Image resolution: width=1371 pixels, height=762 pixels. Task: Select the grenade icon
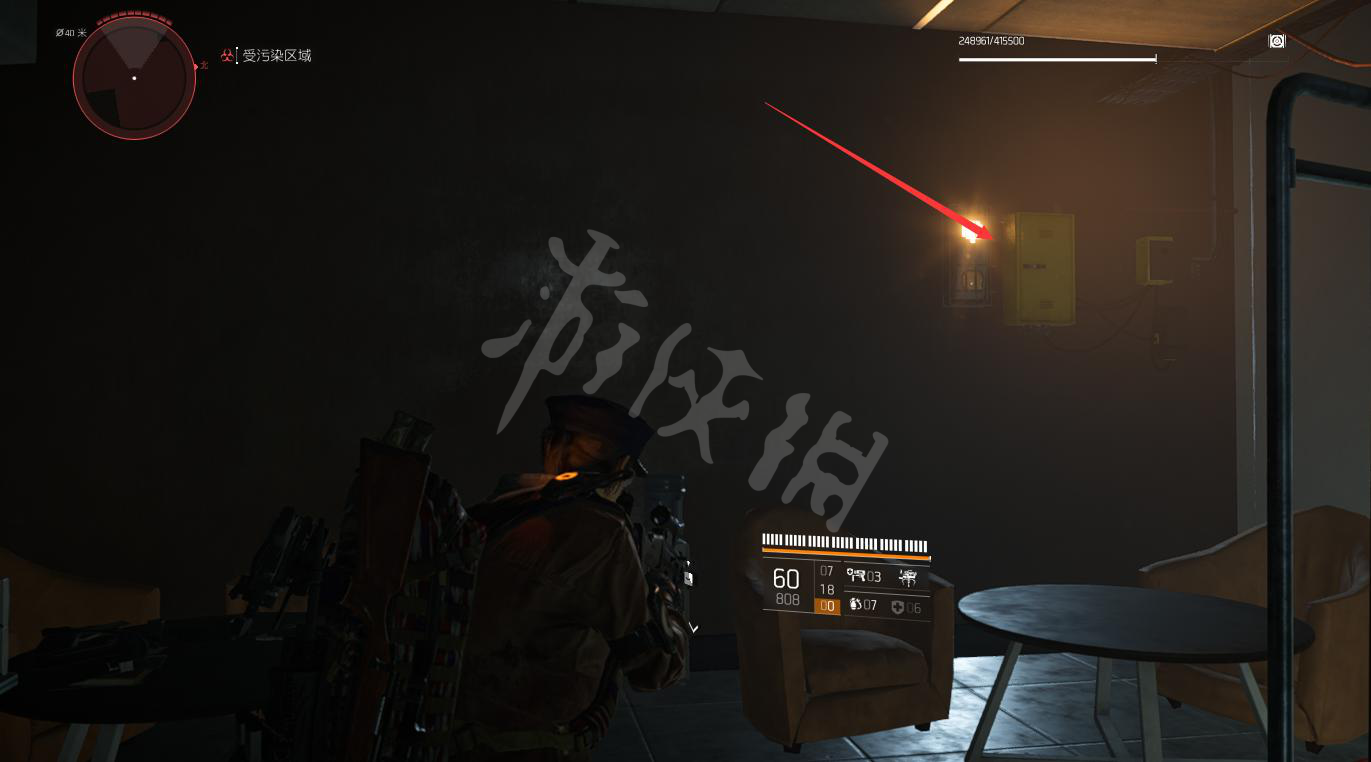click(x=855, y=604)
